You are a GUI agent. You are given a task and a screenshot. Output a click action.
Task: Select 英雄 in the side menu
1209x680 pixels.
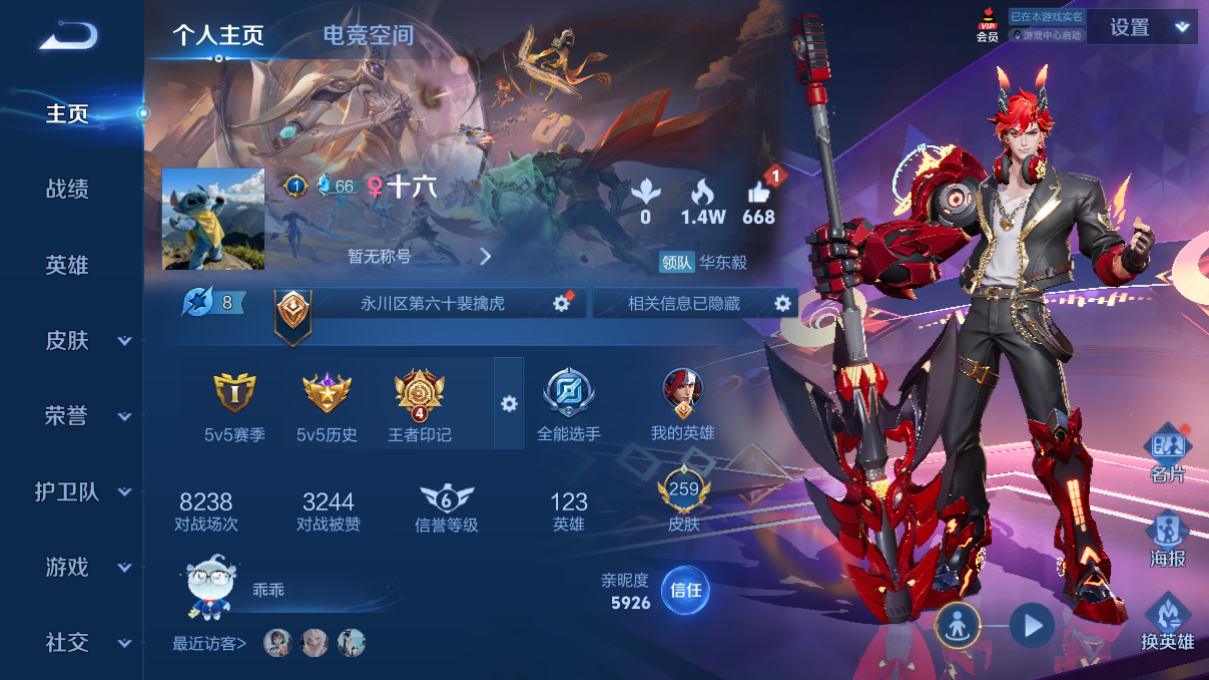[x=67, y=265]
